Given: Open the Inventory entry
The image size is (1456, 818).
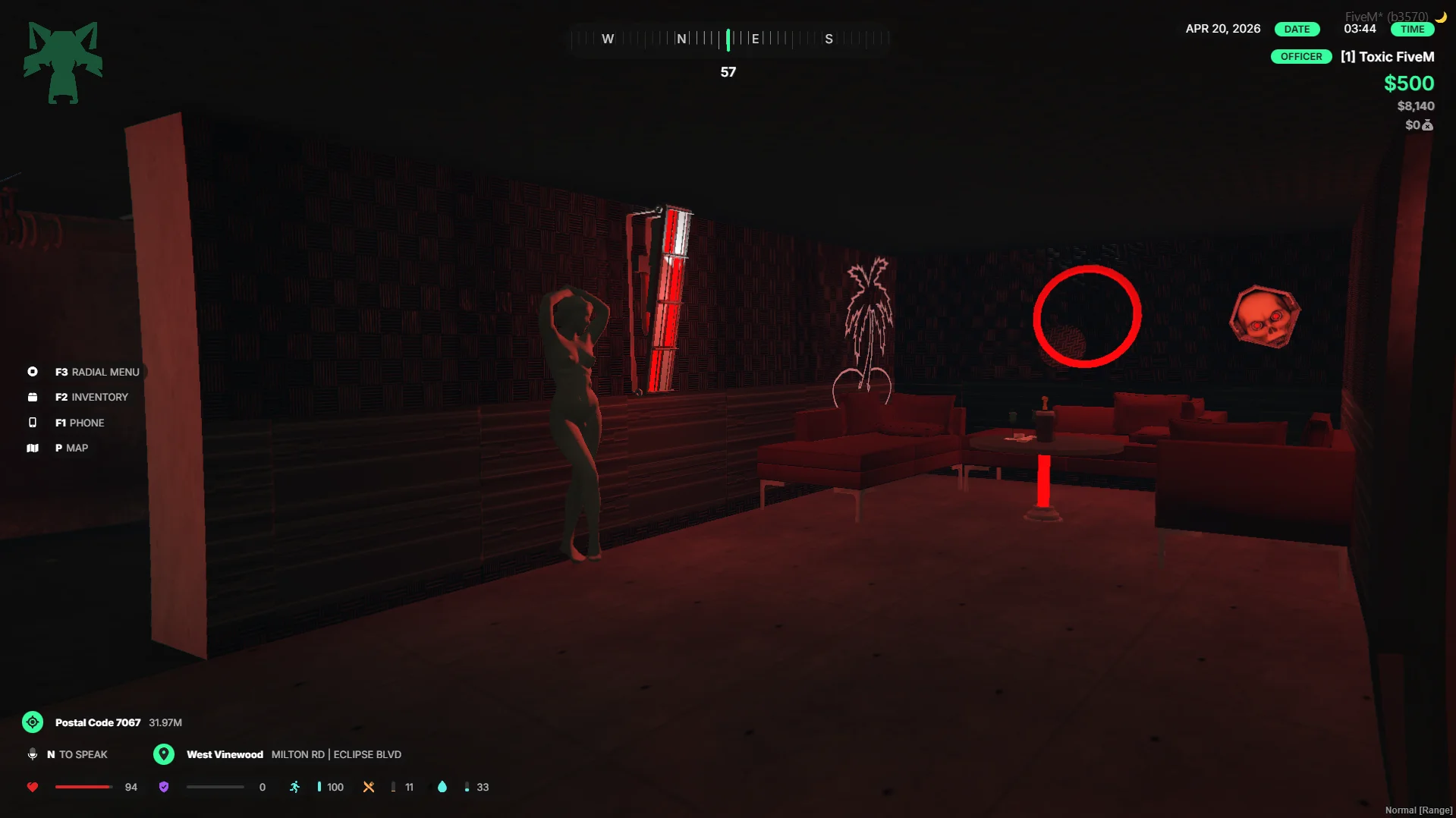Looking at the screenshot, I should coord(91,397).
